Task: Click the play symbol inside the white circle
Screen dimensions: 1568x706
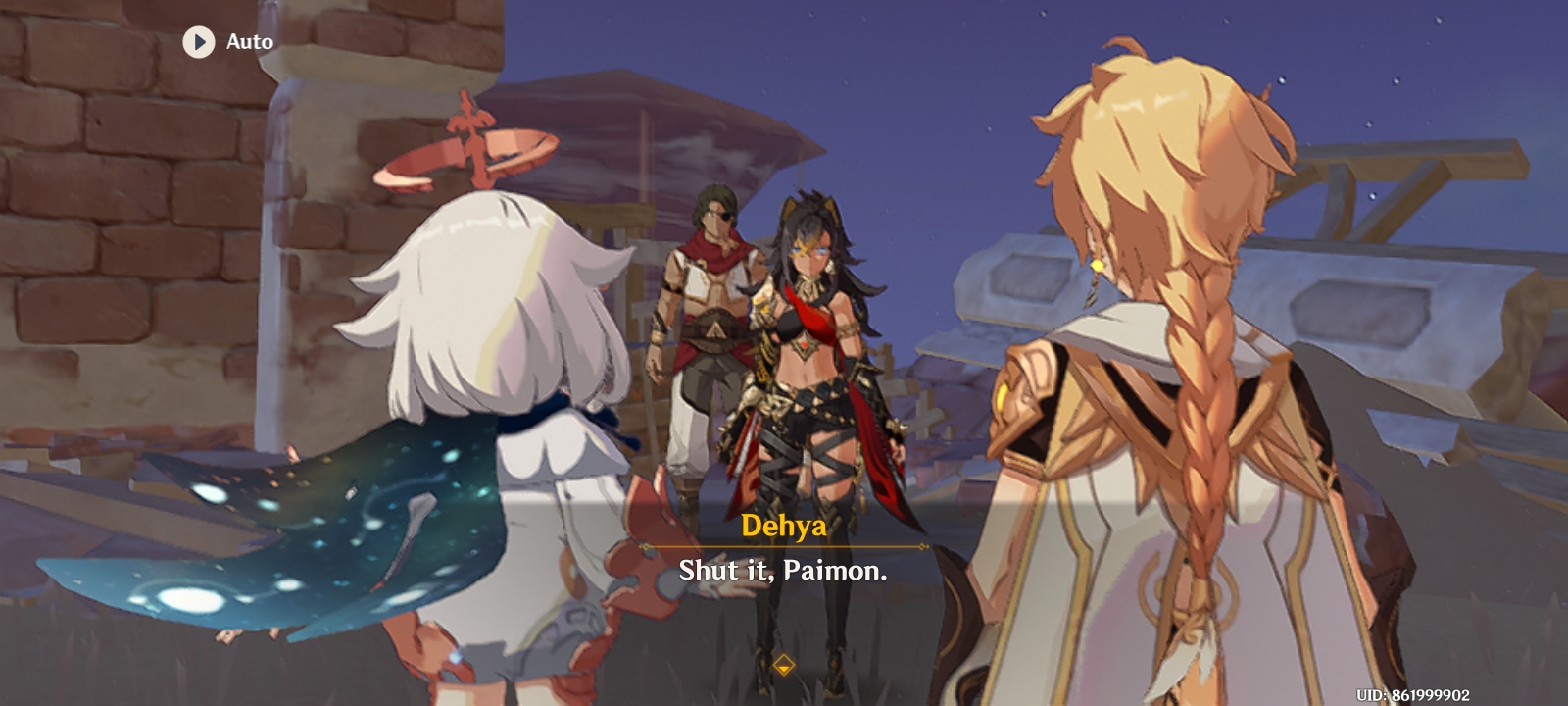Action: pos(197,42)
